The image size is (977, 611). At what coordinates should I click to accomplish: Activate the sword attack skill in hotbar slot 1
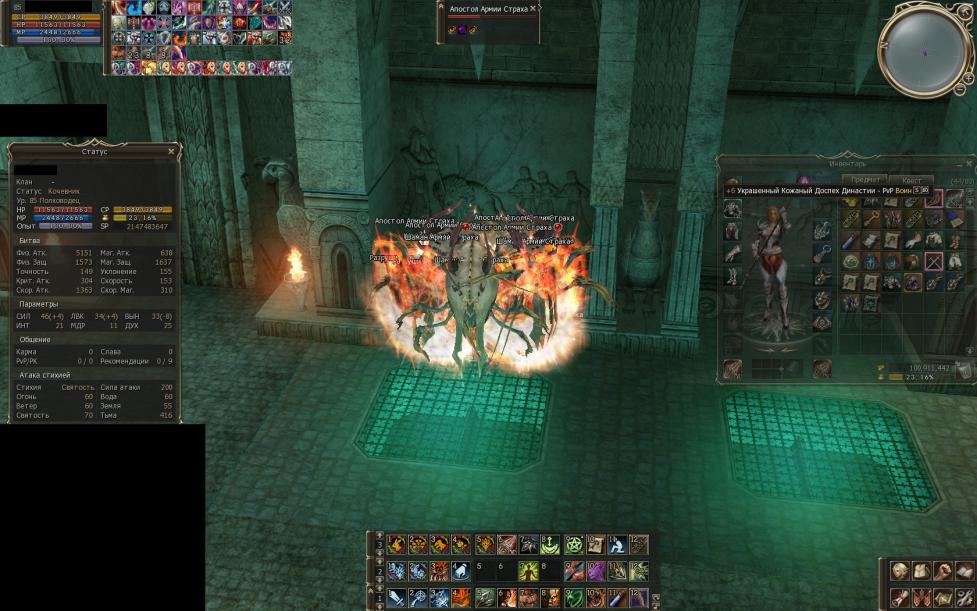click(396, 597)
